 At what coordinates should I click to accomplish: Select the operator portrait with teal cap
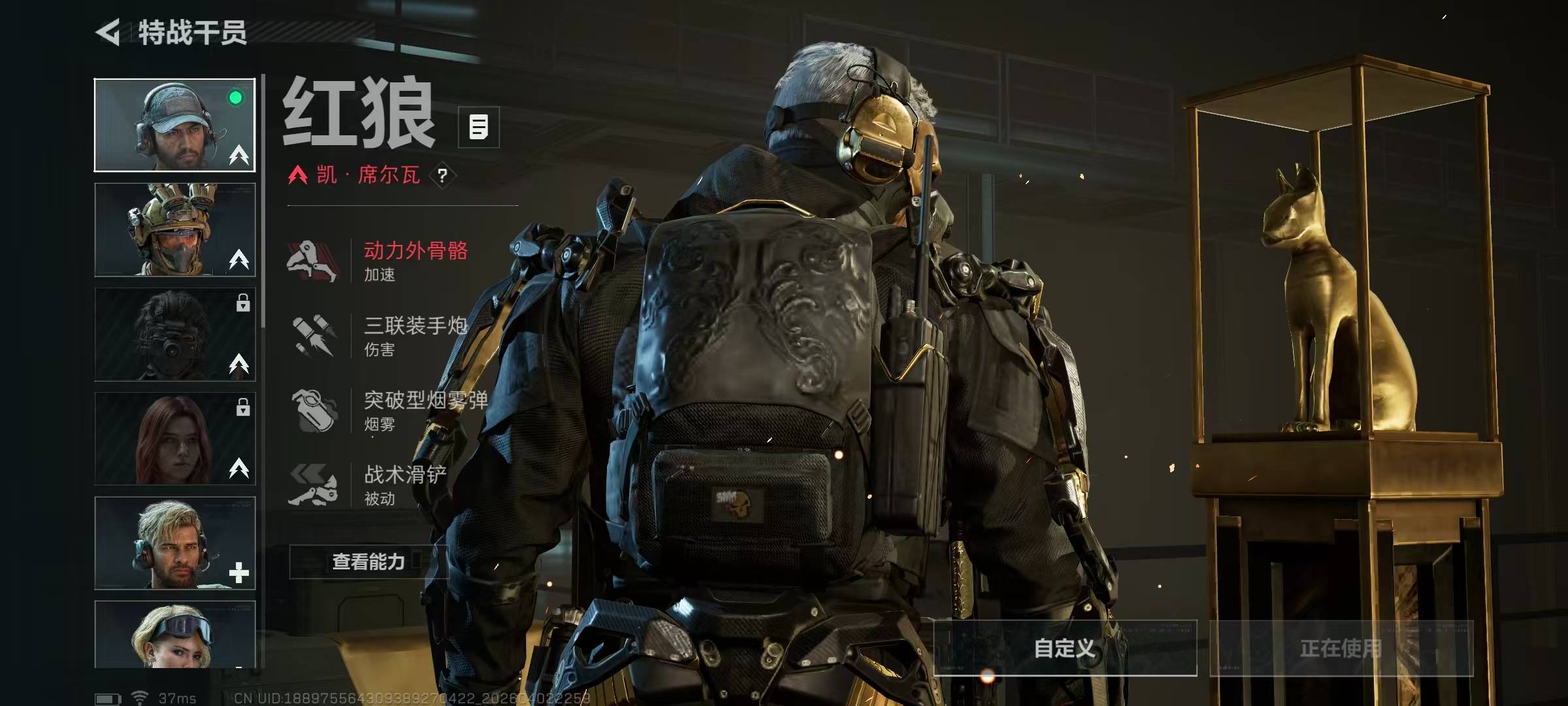pos(175,125)
